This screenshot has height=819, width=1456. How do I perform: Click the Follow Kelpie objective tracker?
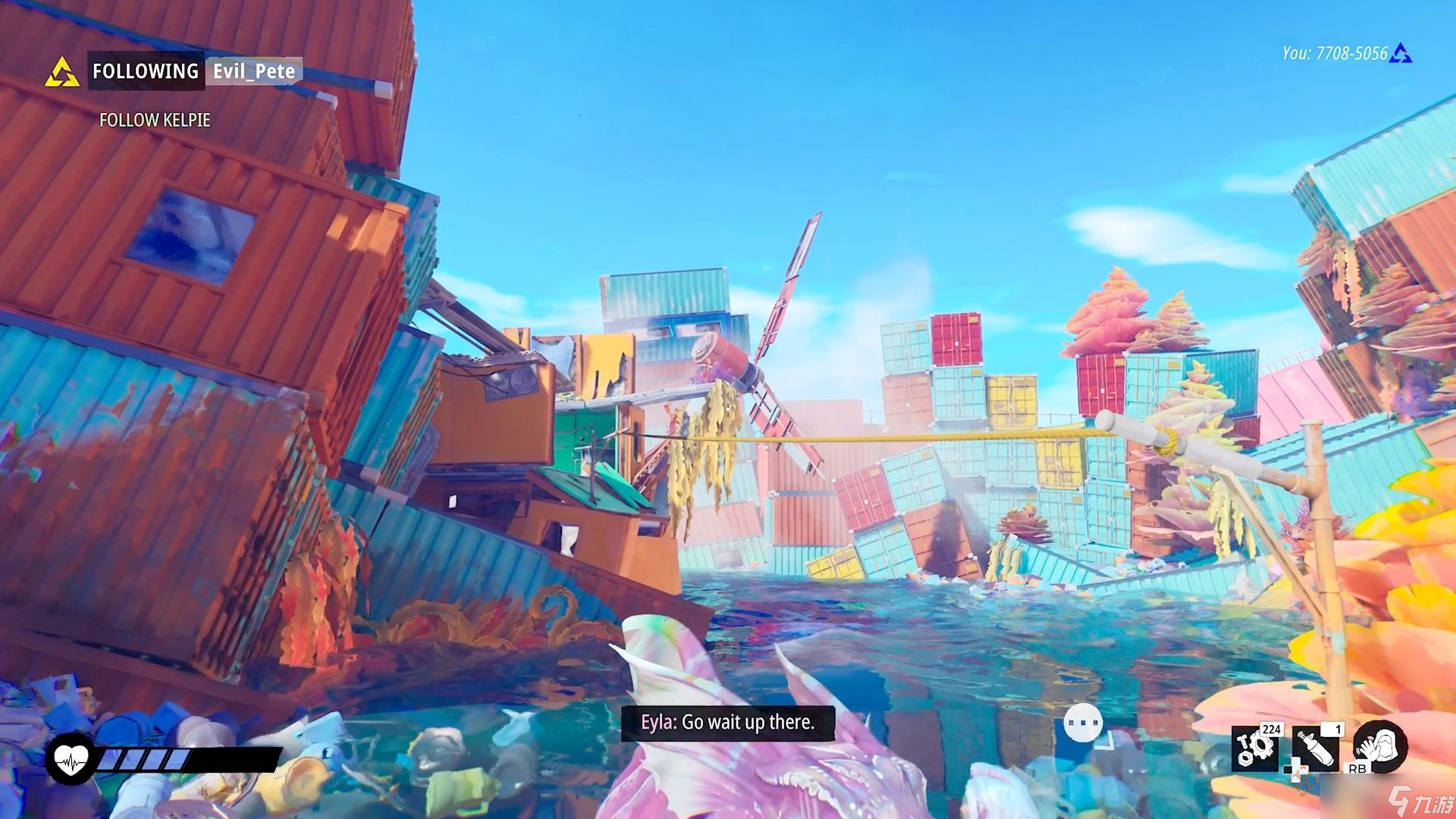pos(155,120)
